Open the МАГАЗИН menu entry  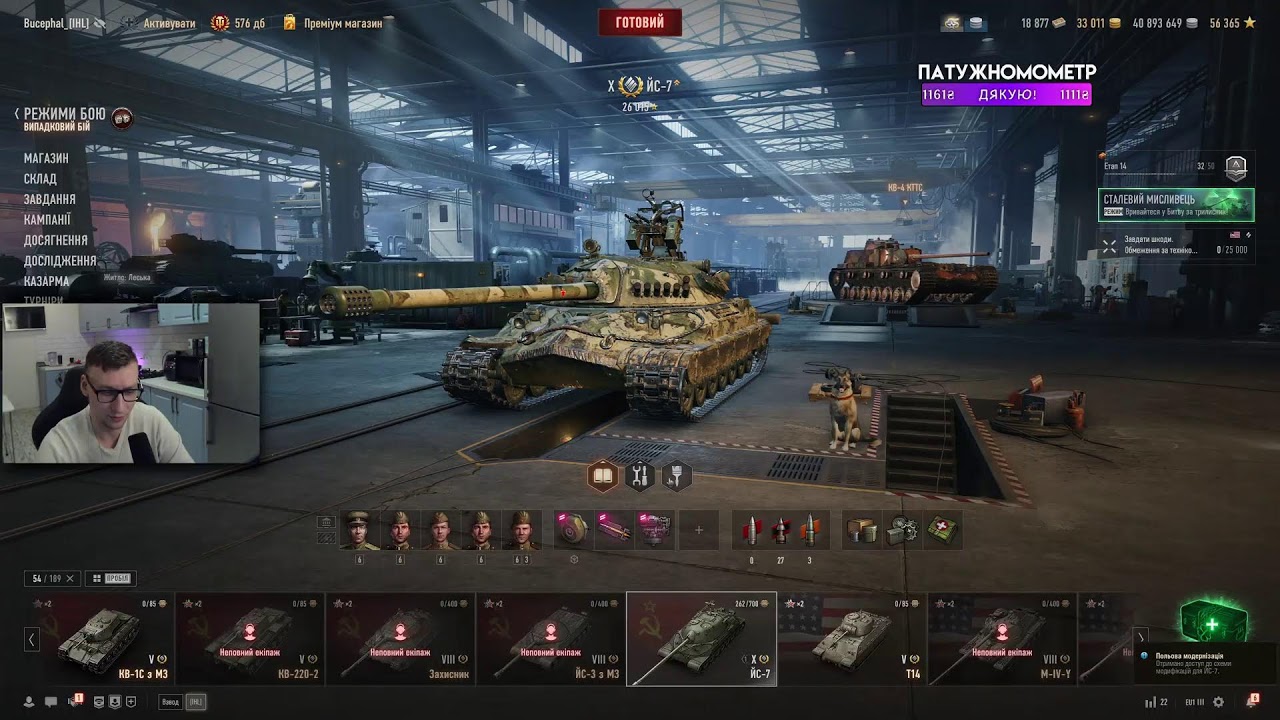(46, 158)
